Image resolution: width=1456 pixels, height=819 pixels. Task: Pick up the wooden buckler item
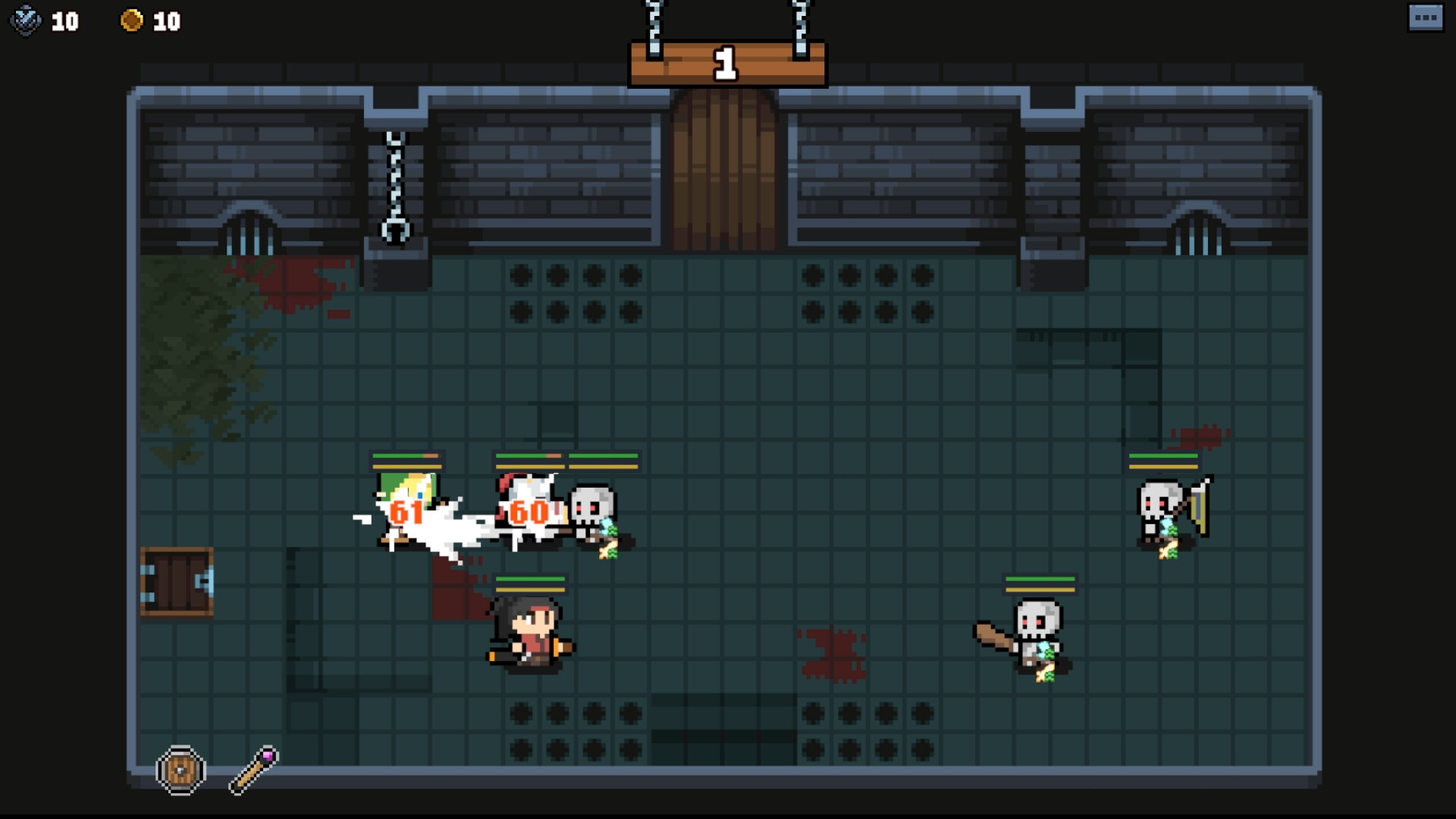[180, 770]
